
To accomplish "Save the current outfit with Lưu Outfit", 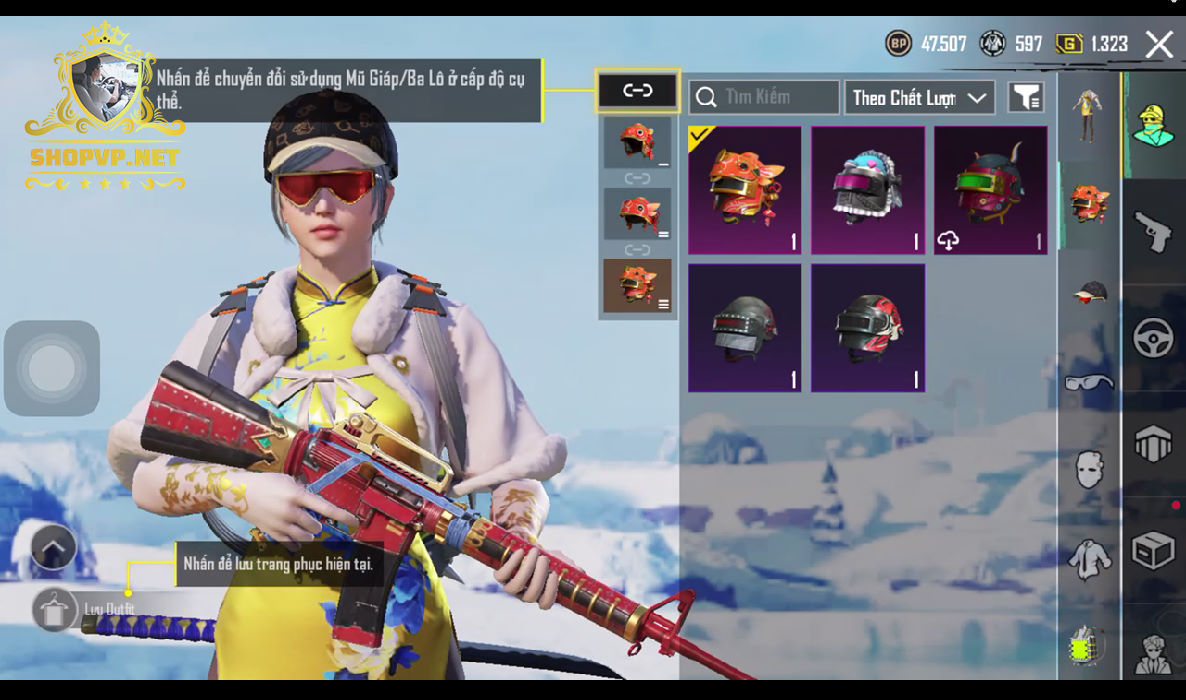I will point(55,609).
